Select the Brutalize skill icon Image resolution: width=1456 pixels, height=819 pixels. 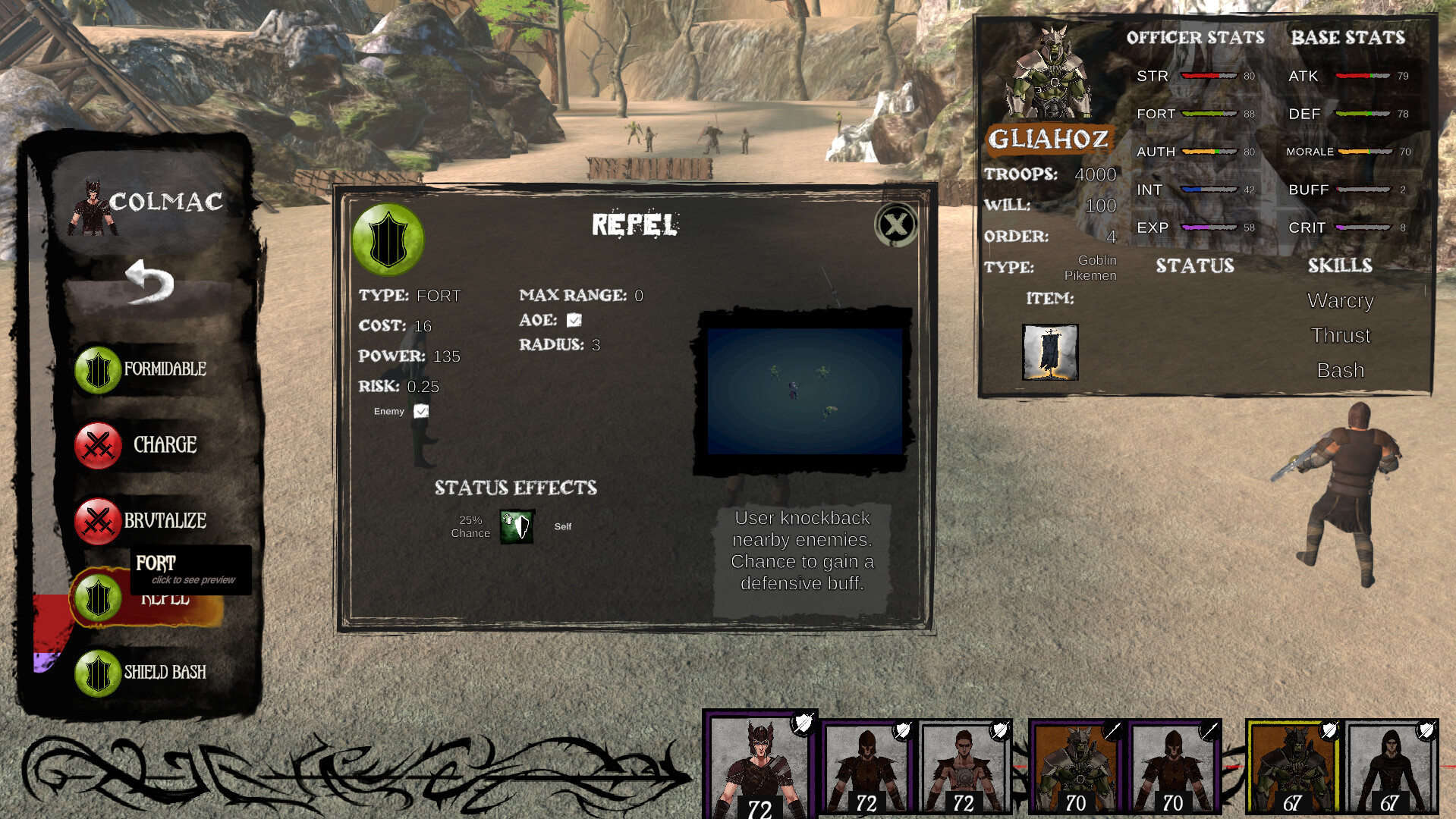point(97,521)
